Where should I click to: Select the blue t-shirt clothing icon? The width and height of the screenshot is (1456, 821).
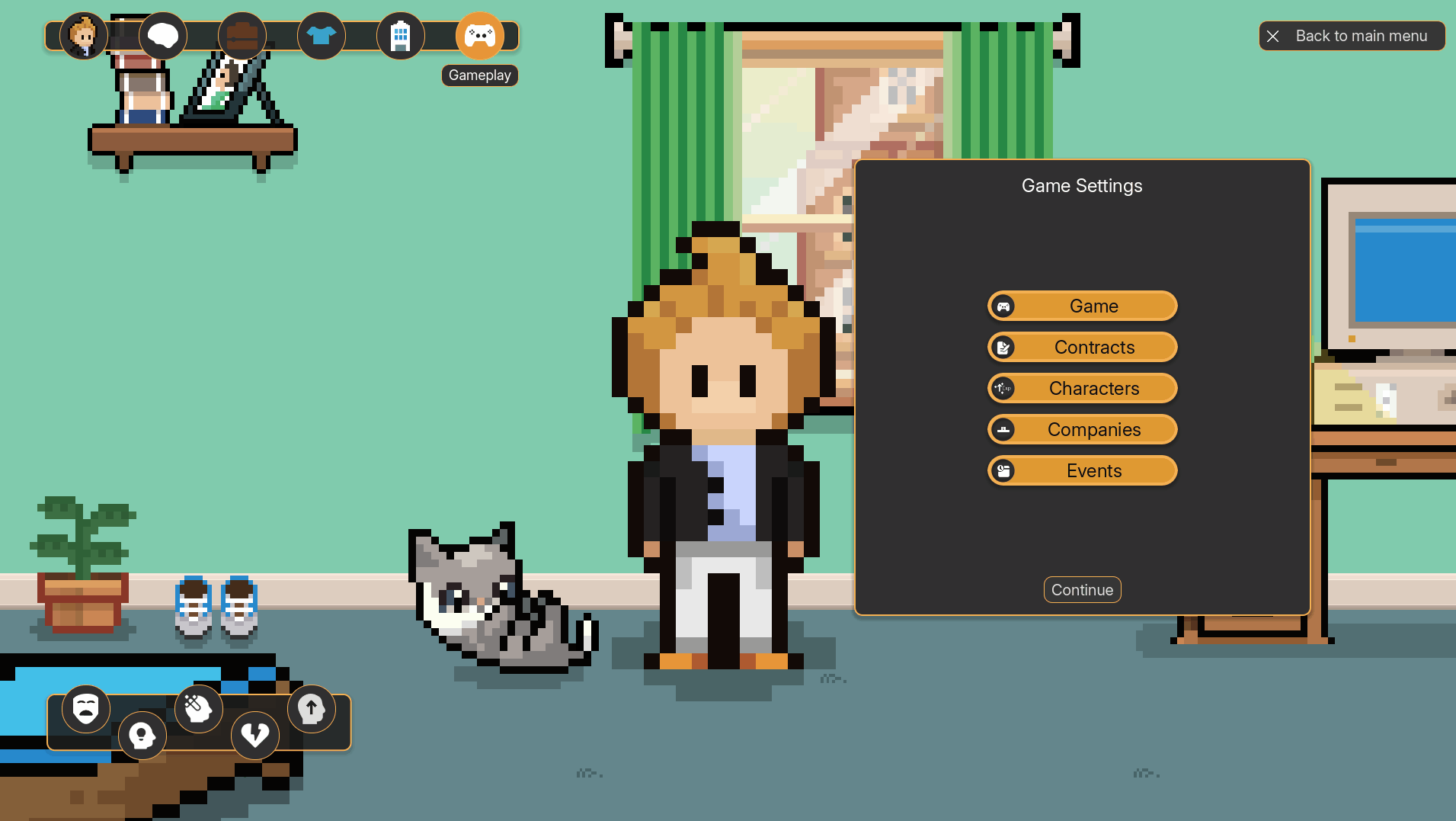321,36
